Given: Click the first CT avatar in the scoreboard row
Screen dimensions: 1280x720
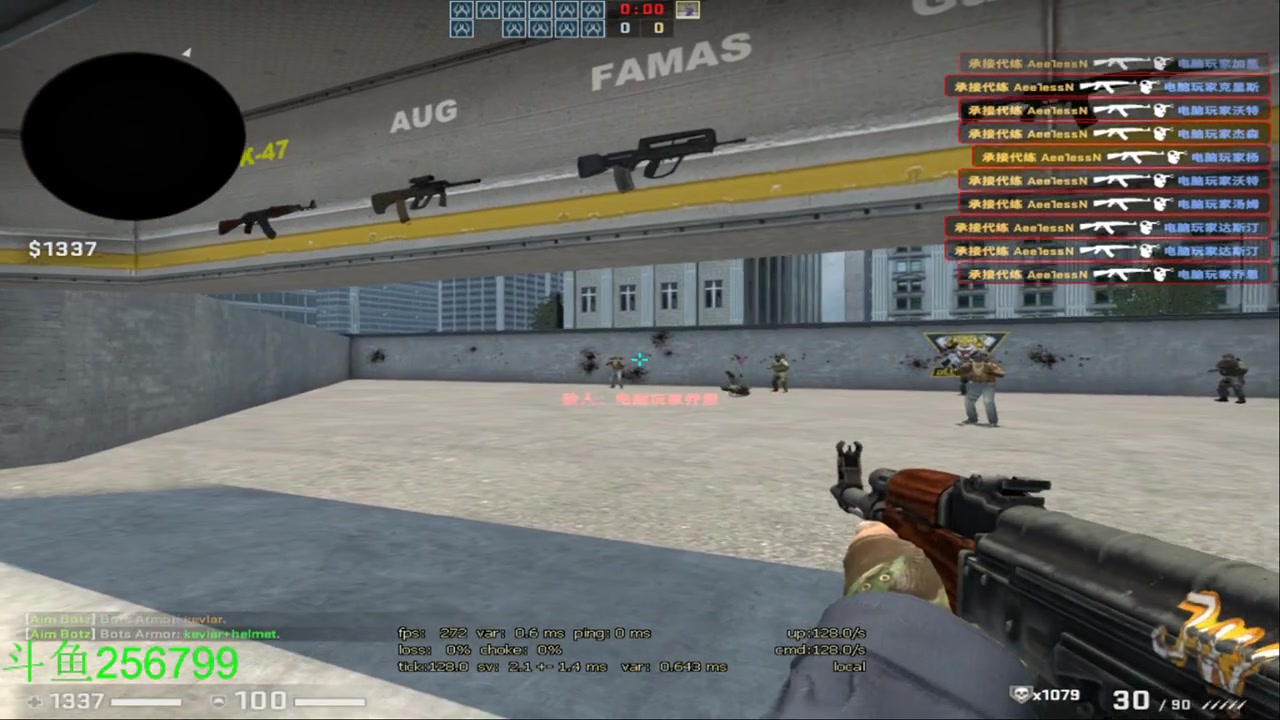Looking at the screenshot, I should (x=461, y=12).
